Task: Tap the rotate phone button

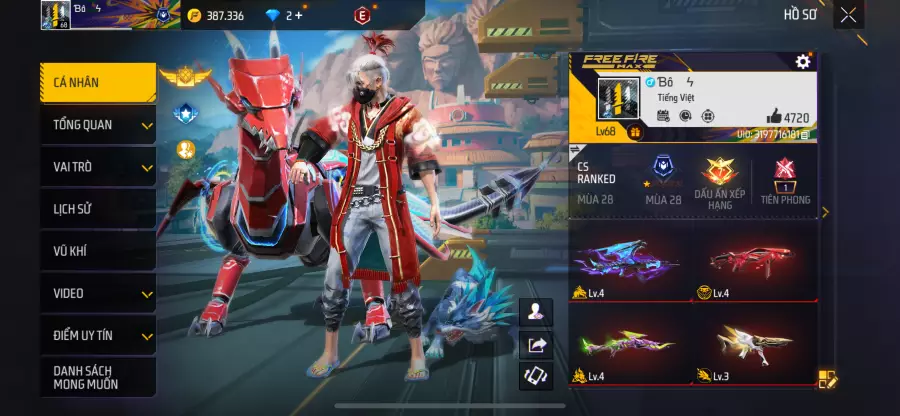Action: tap(538, 377)
